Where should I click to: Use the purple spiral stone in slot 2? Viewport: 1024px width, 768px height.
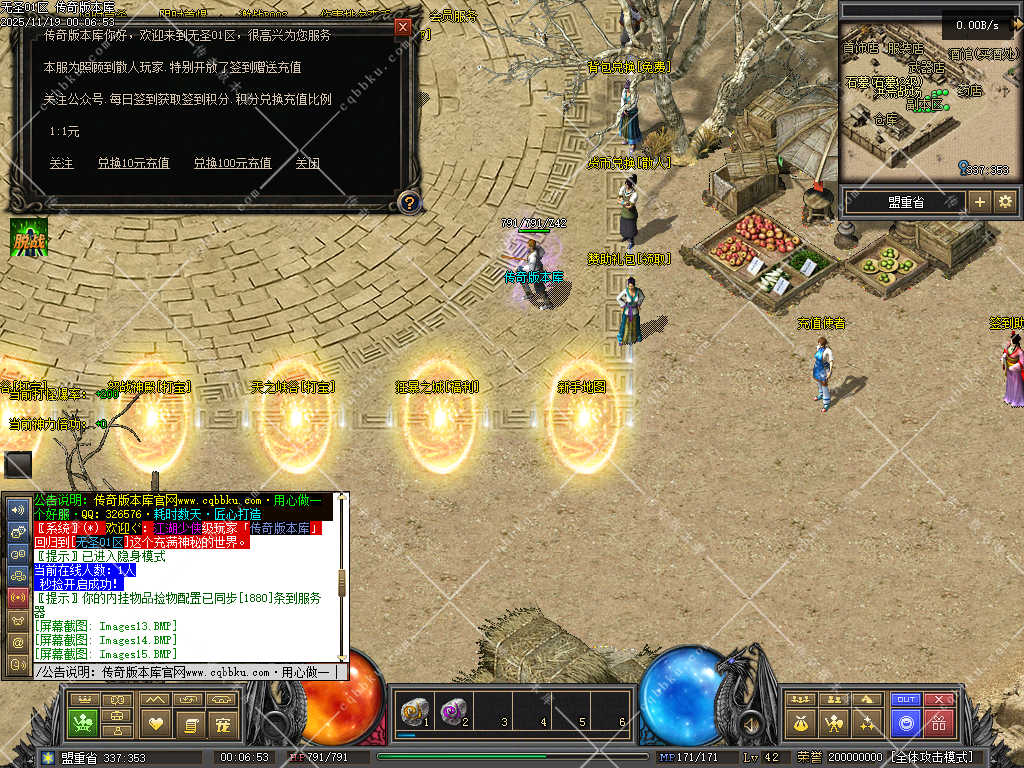(x=453, y=712)
